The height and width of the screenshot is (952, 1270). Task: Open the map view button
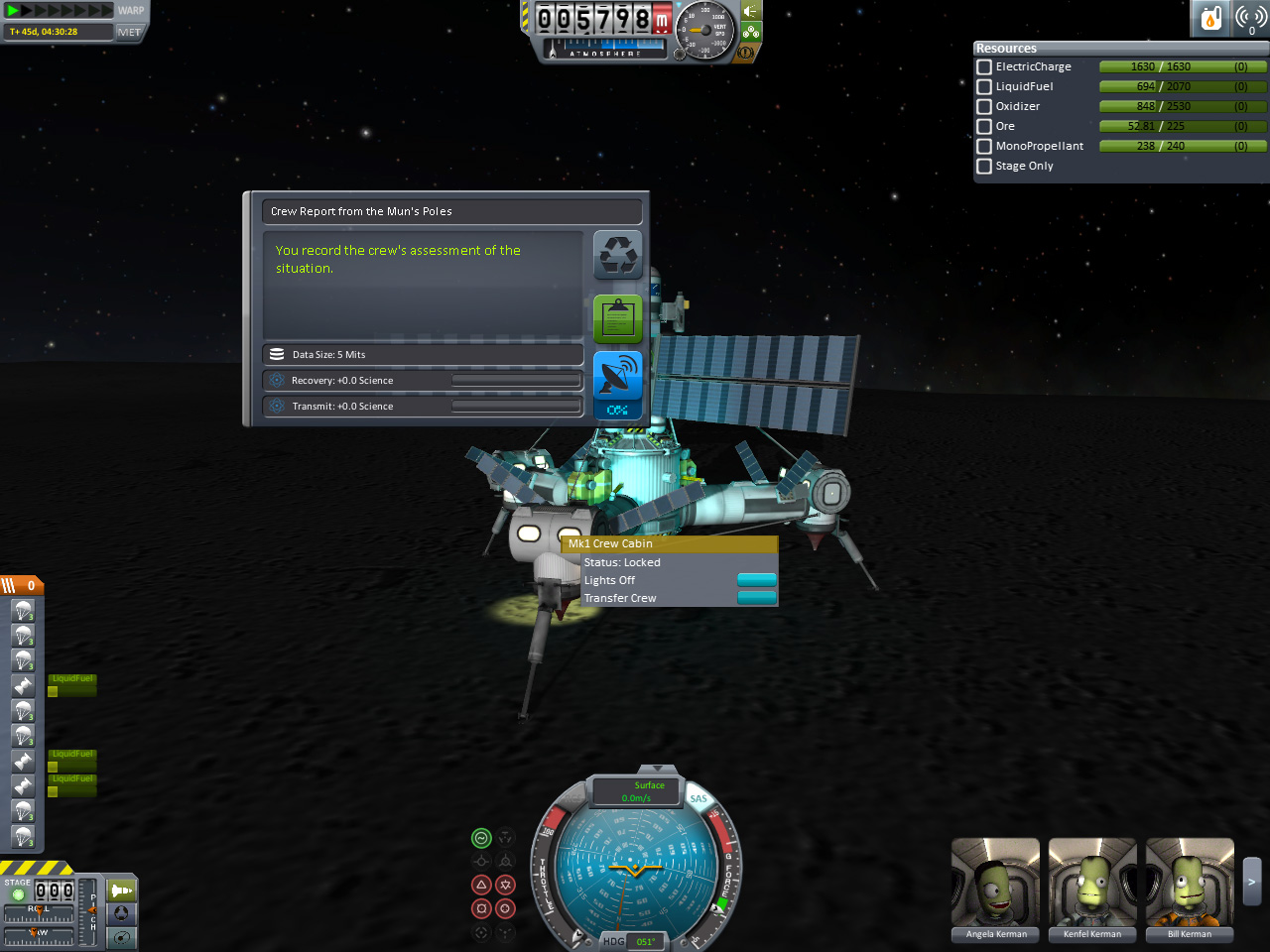point(122,937)
